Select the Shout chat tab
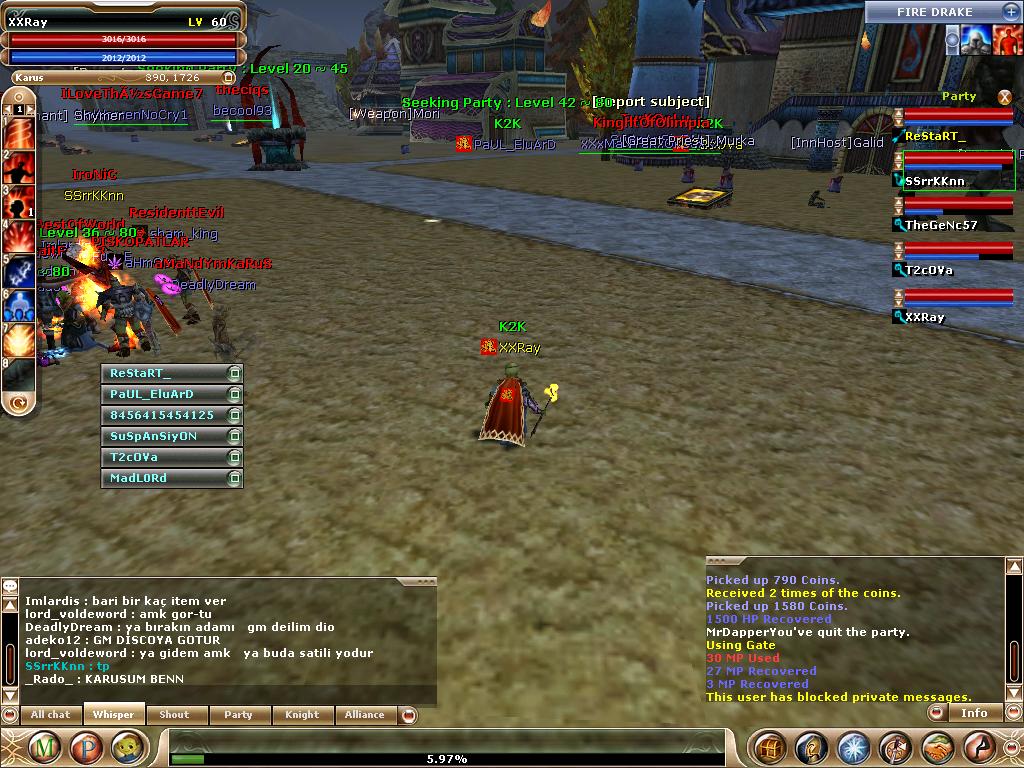This screenshot has height=768, width=1024. [174, 714]
